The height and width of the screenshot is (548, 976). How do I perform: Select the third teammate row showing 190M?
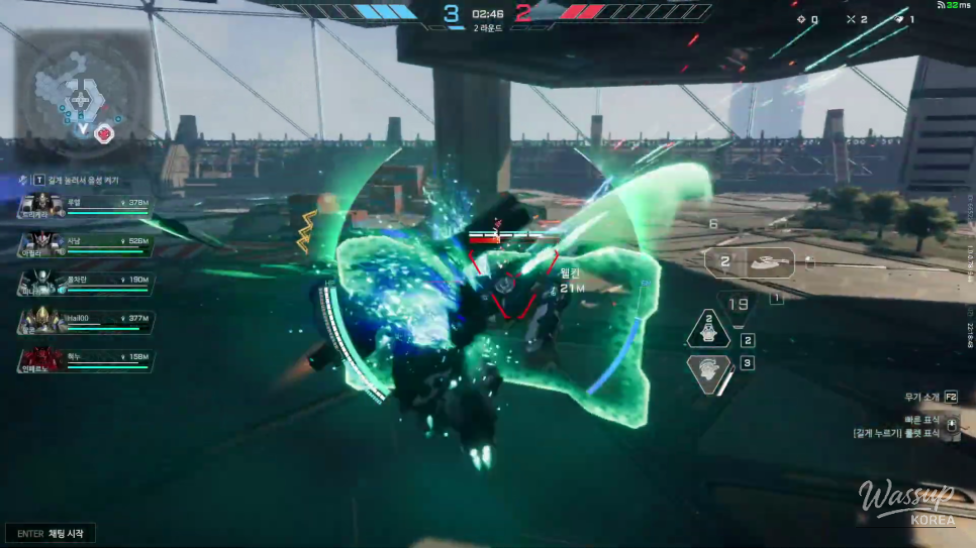pos(87,283)
